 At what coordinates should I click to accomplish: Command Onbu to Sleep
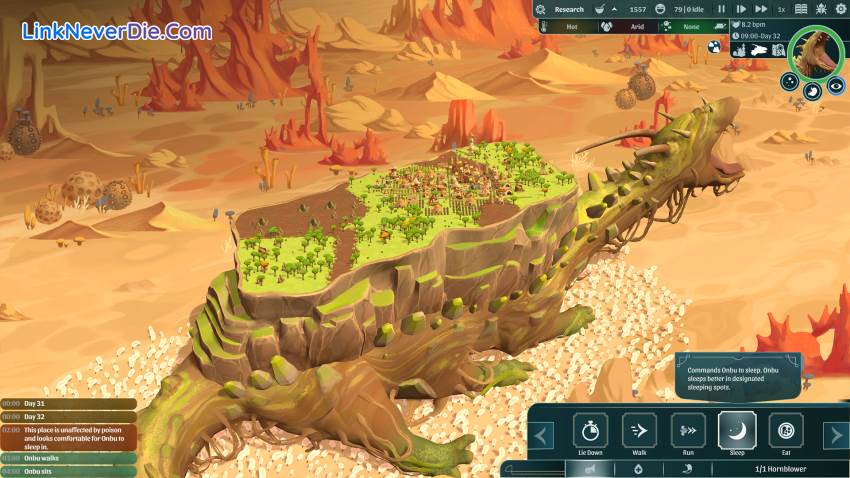[x=736, y=431]
